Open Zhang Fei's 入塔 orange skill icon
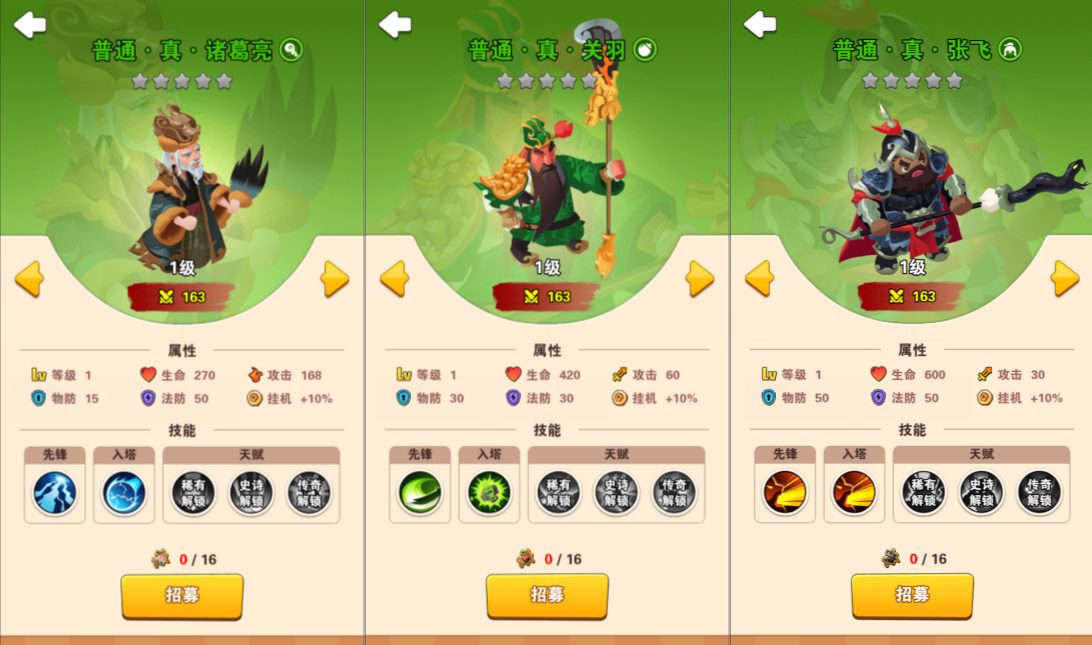The image size is (1092, 645). pyautogui.click(x=854, y=493)
